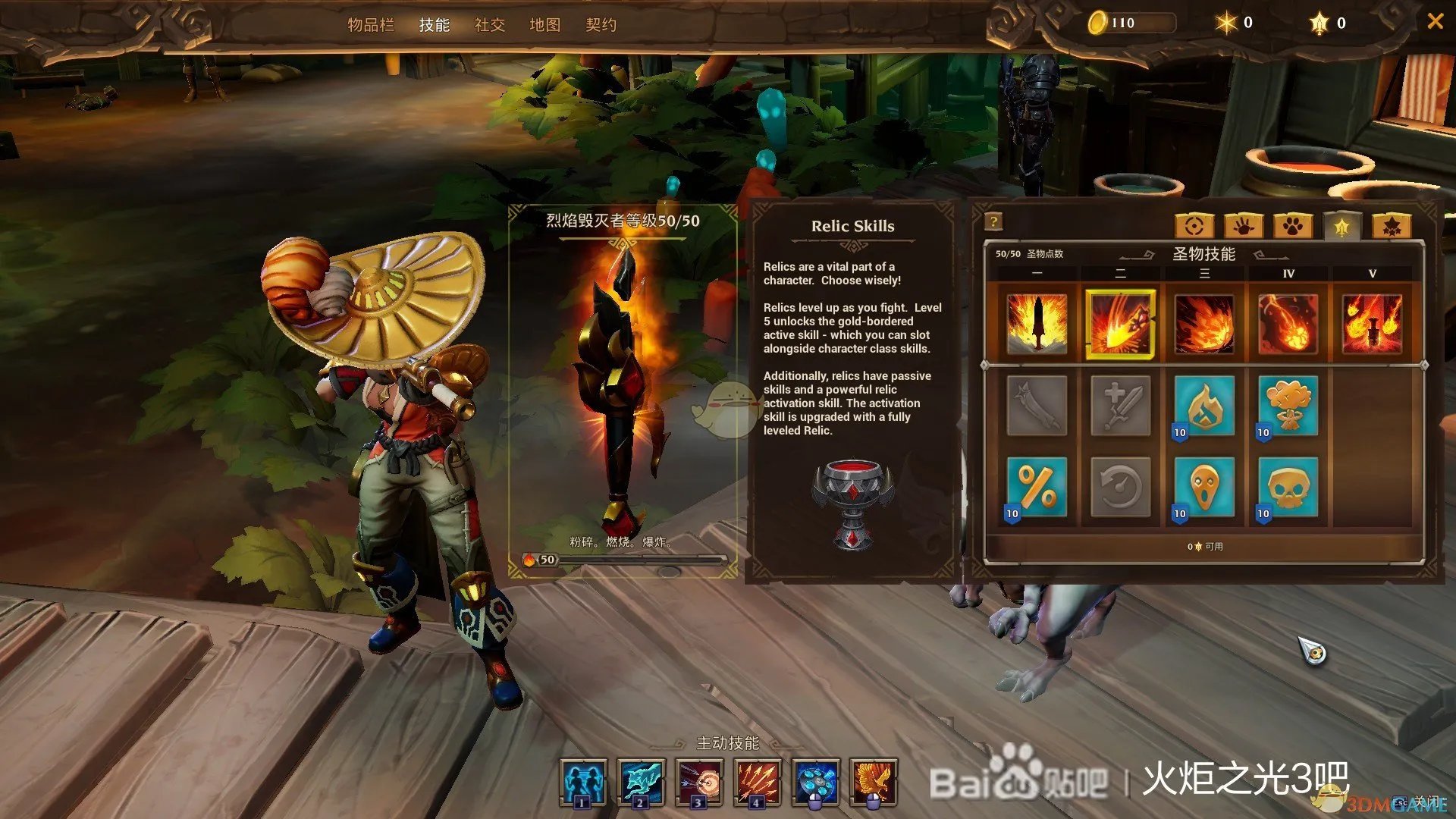Pick the blue flame passive skill
Screen dimensions: 1456x819
click(x=1204, y=406)
